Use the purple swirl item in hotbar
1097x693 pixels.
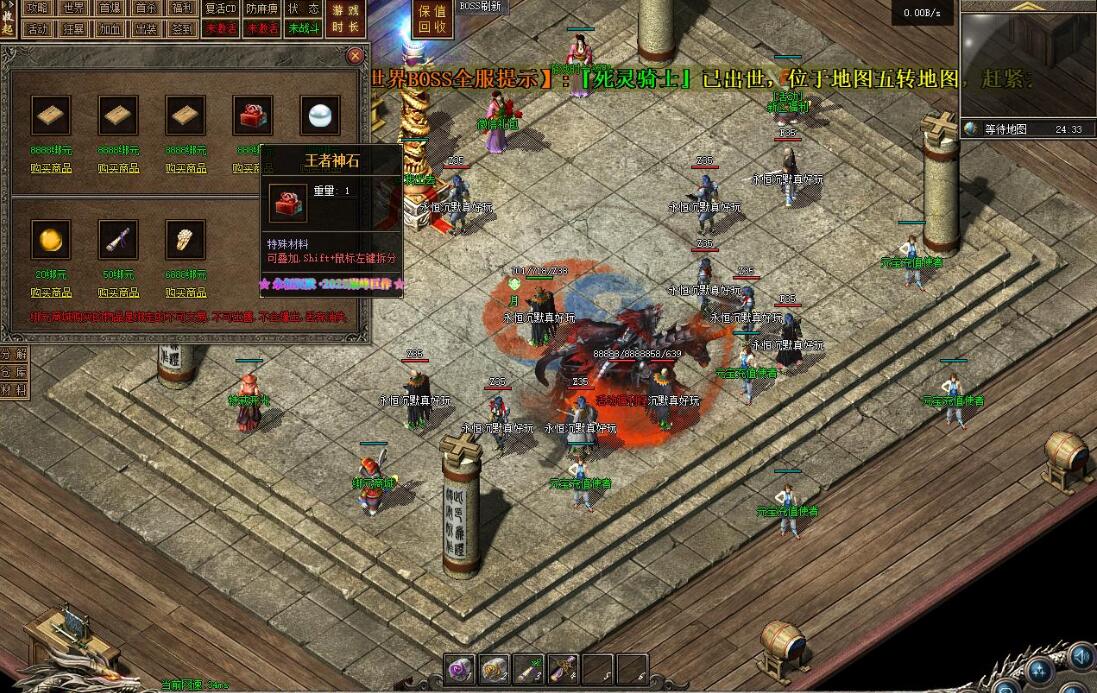click(460, 668)
